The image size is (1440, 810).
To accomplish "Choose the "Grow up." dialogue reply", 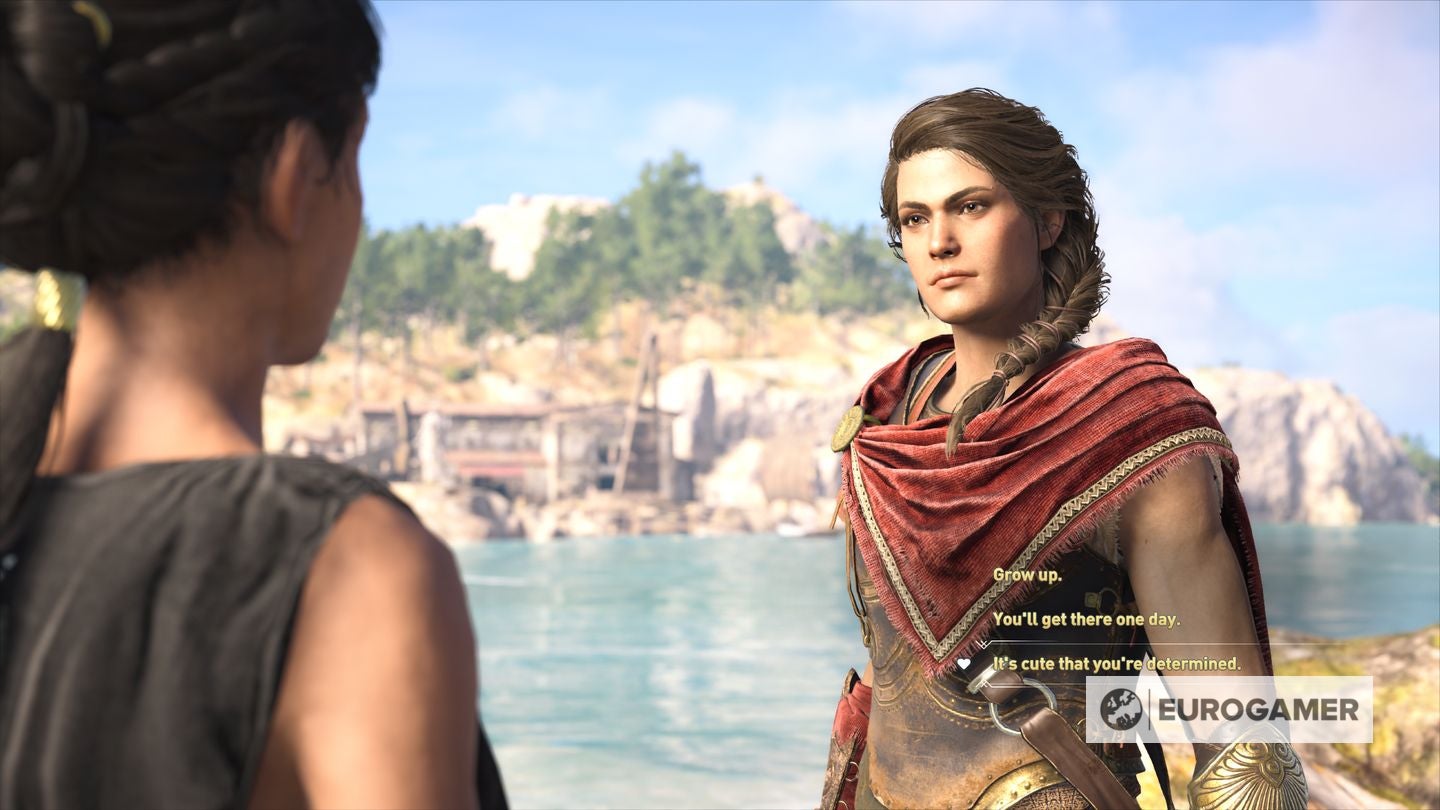I will pos(1027,576).
